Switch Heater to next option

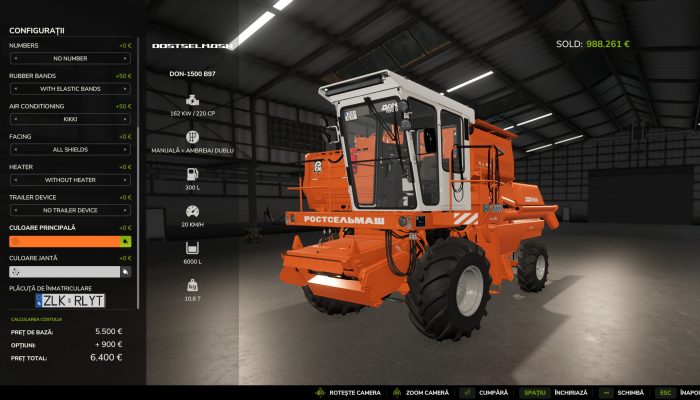click(126, 180)
